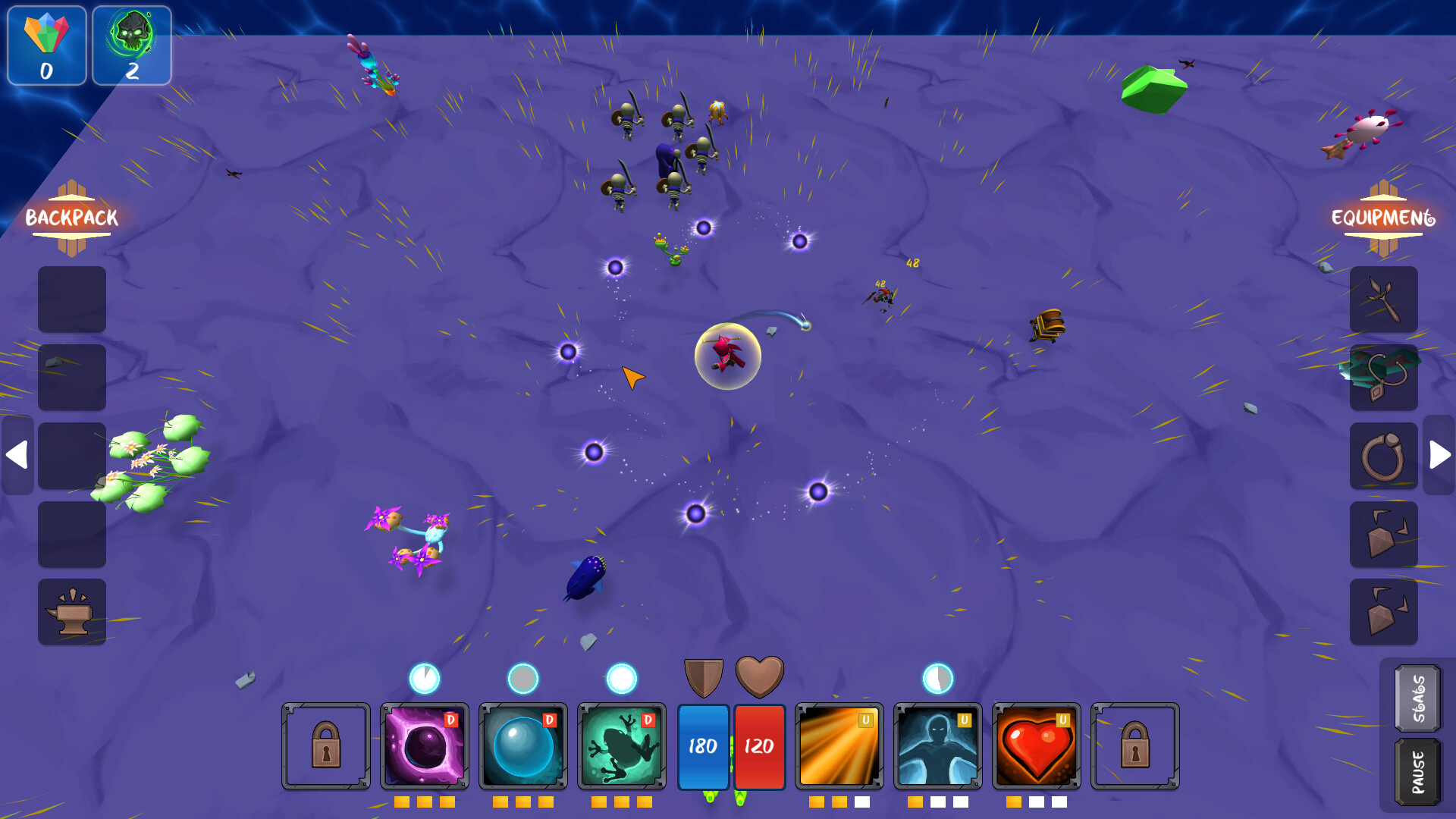This screenshot has height=819, width=1456.
Task: Click the skull kill counter at top left
Action: (132, 47)
